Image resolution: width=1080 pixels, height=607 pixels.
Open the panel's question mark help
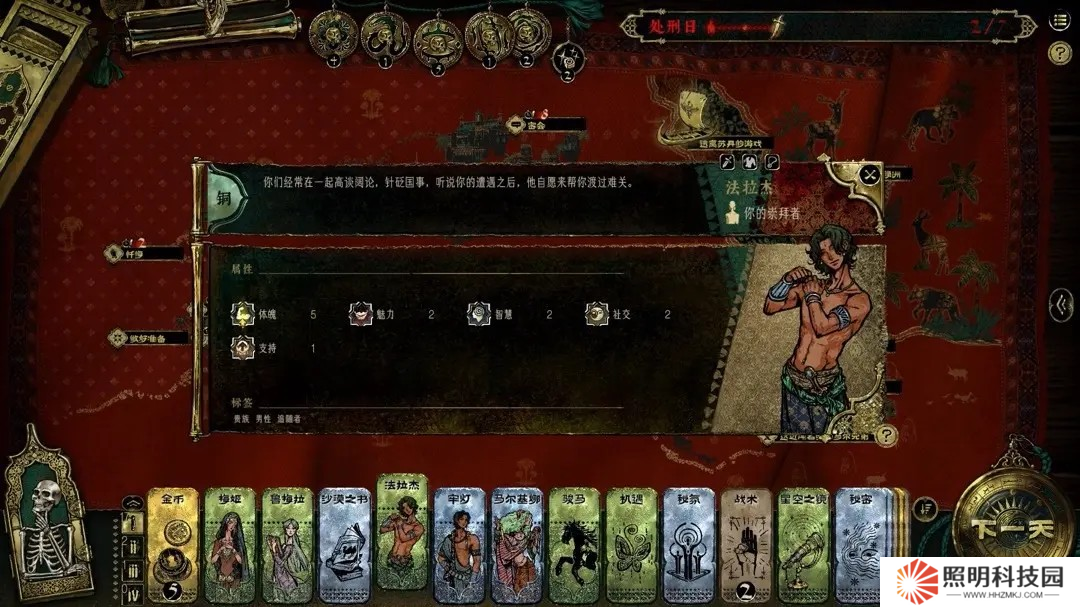(x=885, y=435)
